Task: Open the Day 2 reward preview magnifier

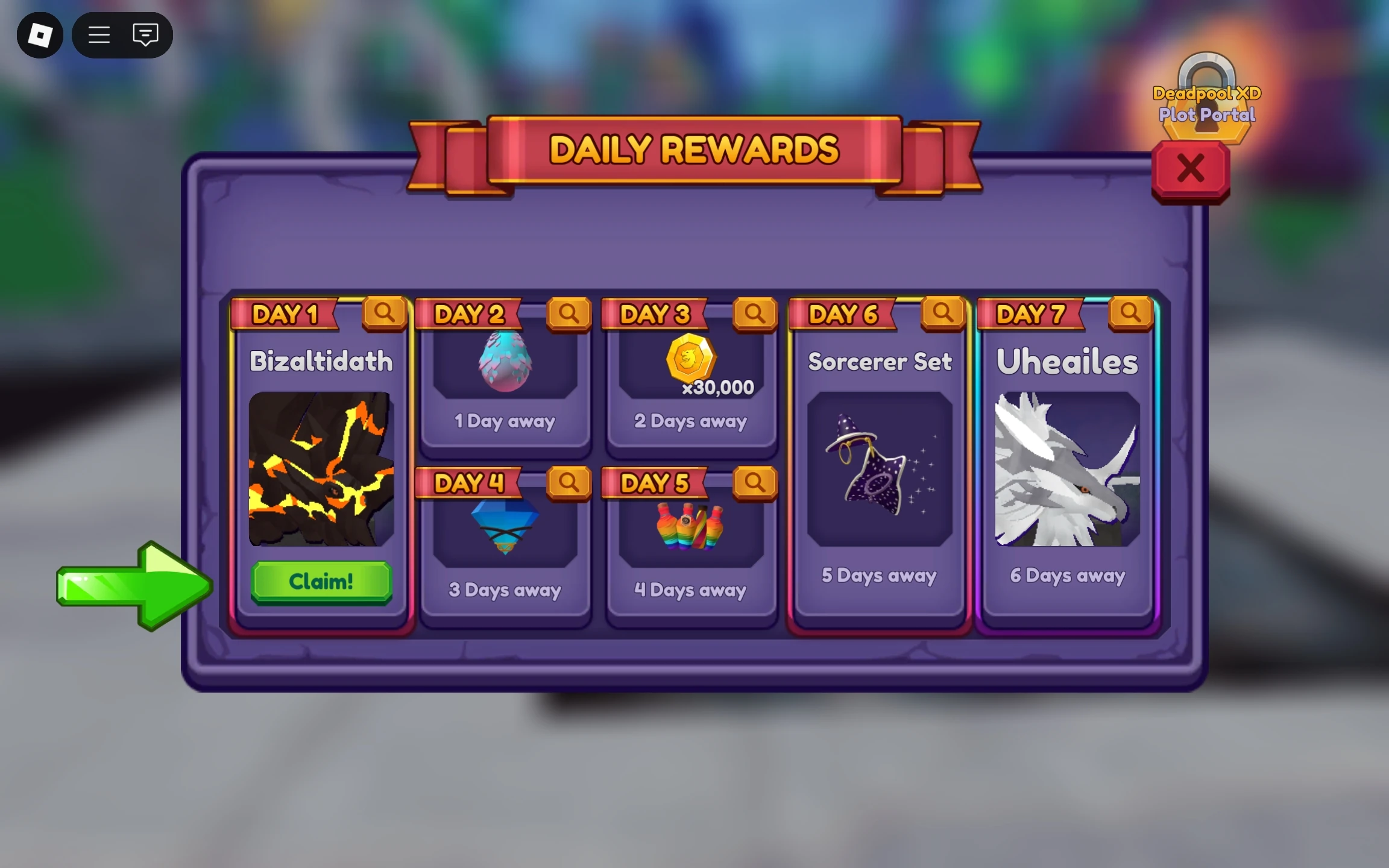Action: (x=570, y=313)
